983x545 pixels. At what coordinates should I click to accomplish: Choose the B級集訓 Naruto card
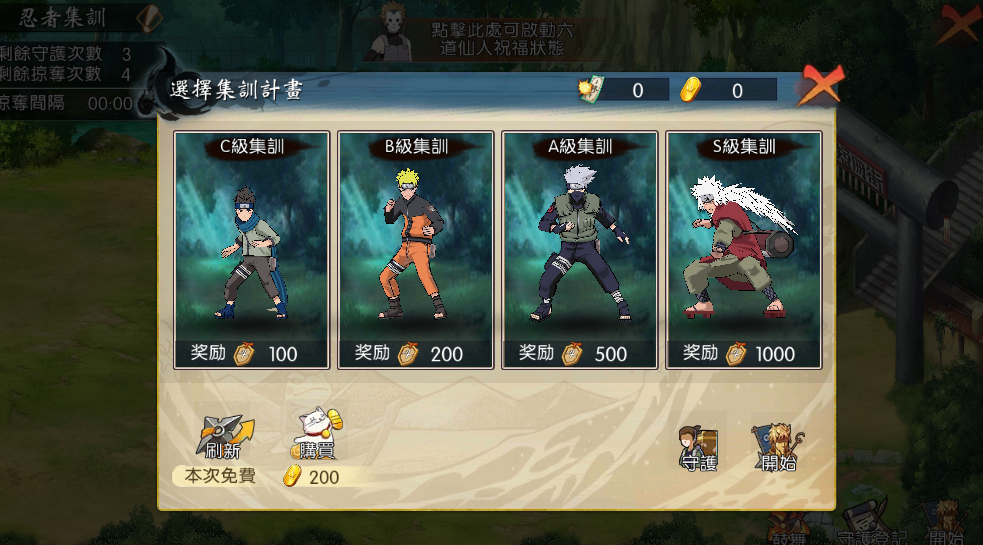coord(416,250)
